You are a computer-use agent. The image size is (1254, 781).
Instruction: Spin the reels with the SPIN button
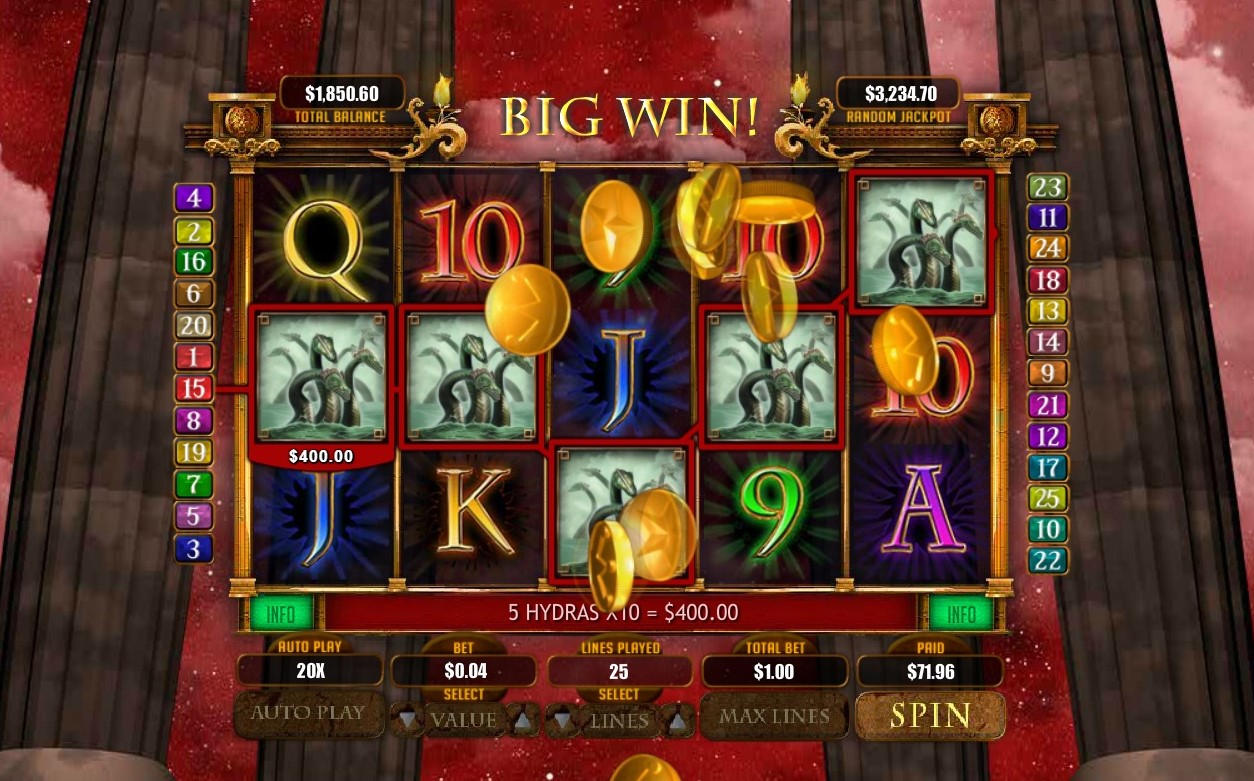[930, 715]
